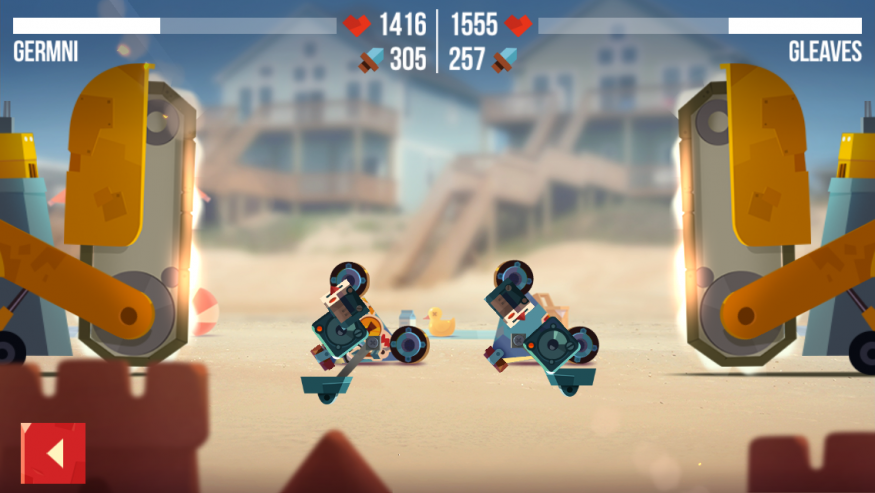Click the red back arrow button
Viewport: 875px width, 493px height.
pyautogui.click(x=53, y=453)
